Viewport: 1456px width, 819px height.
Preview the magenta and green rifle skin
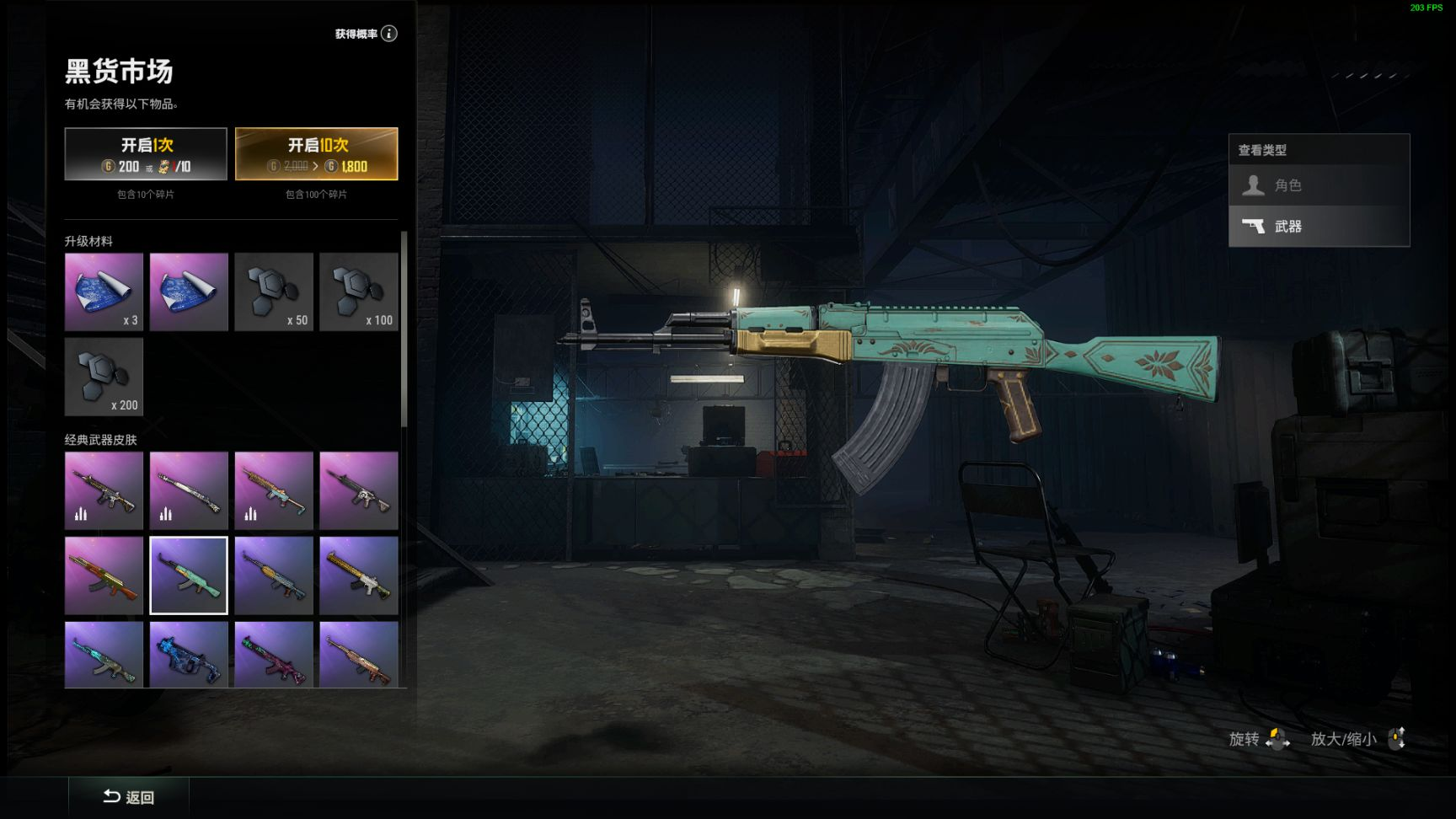[x=274, y=655]
